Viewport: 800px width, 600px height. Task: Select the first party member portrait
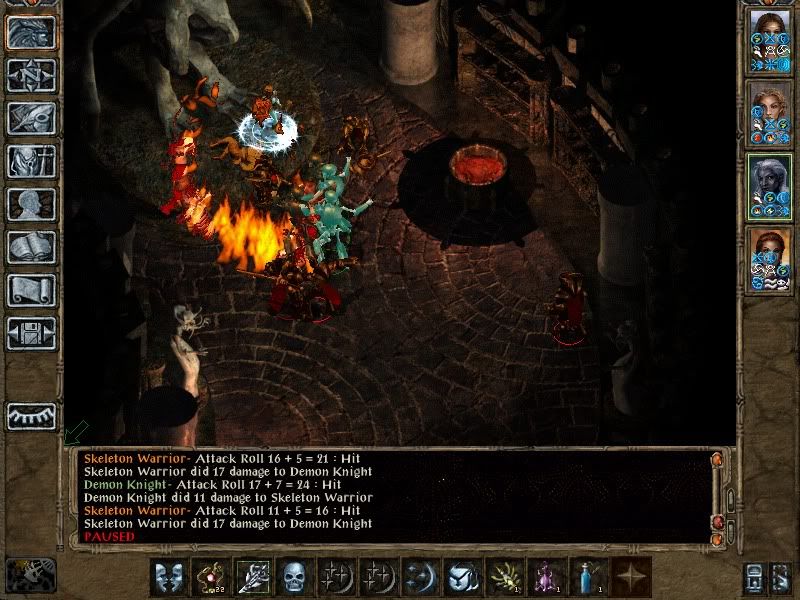pos(770,41)
